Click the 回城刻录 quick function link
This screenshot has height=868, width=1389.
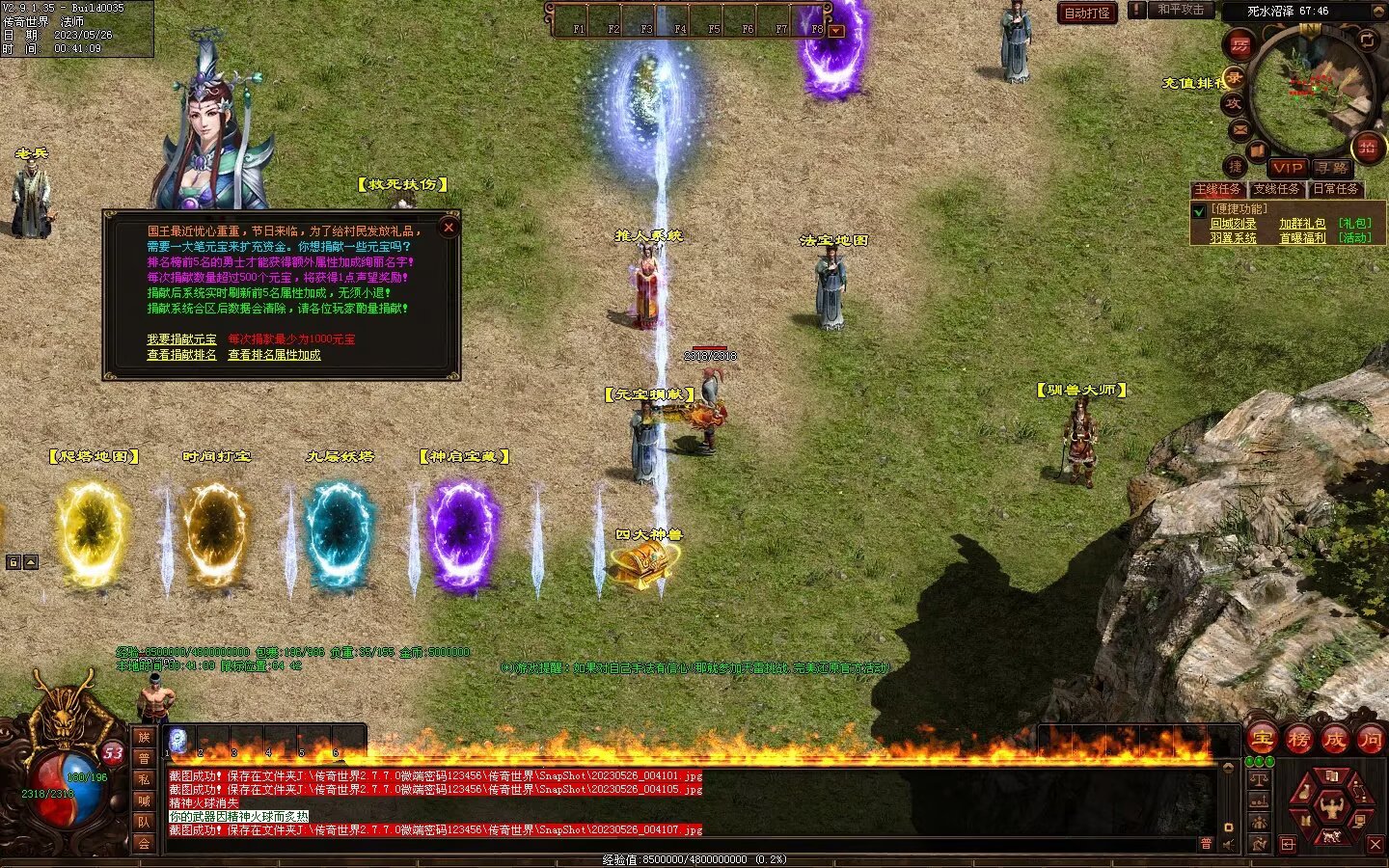1233,224
